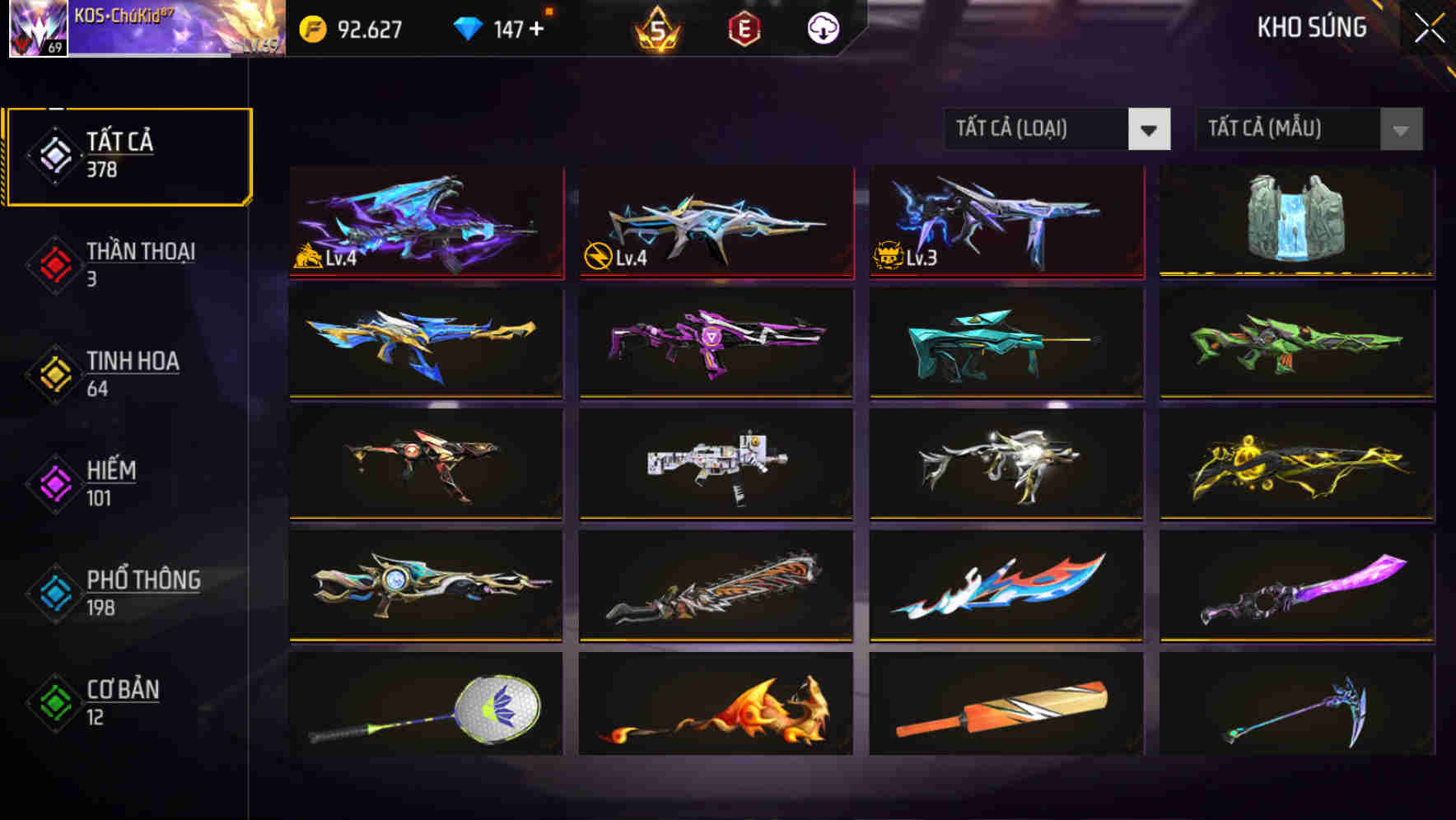Expand the TẤT CẢ (MẪU) dropdown arrow
Viewport: 1456px width, 820px height.
1398,129
